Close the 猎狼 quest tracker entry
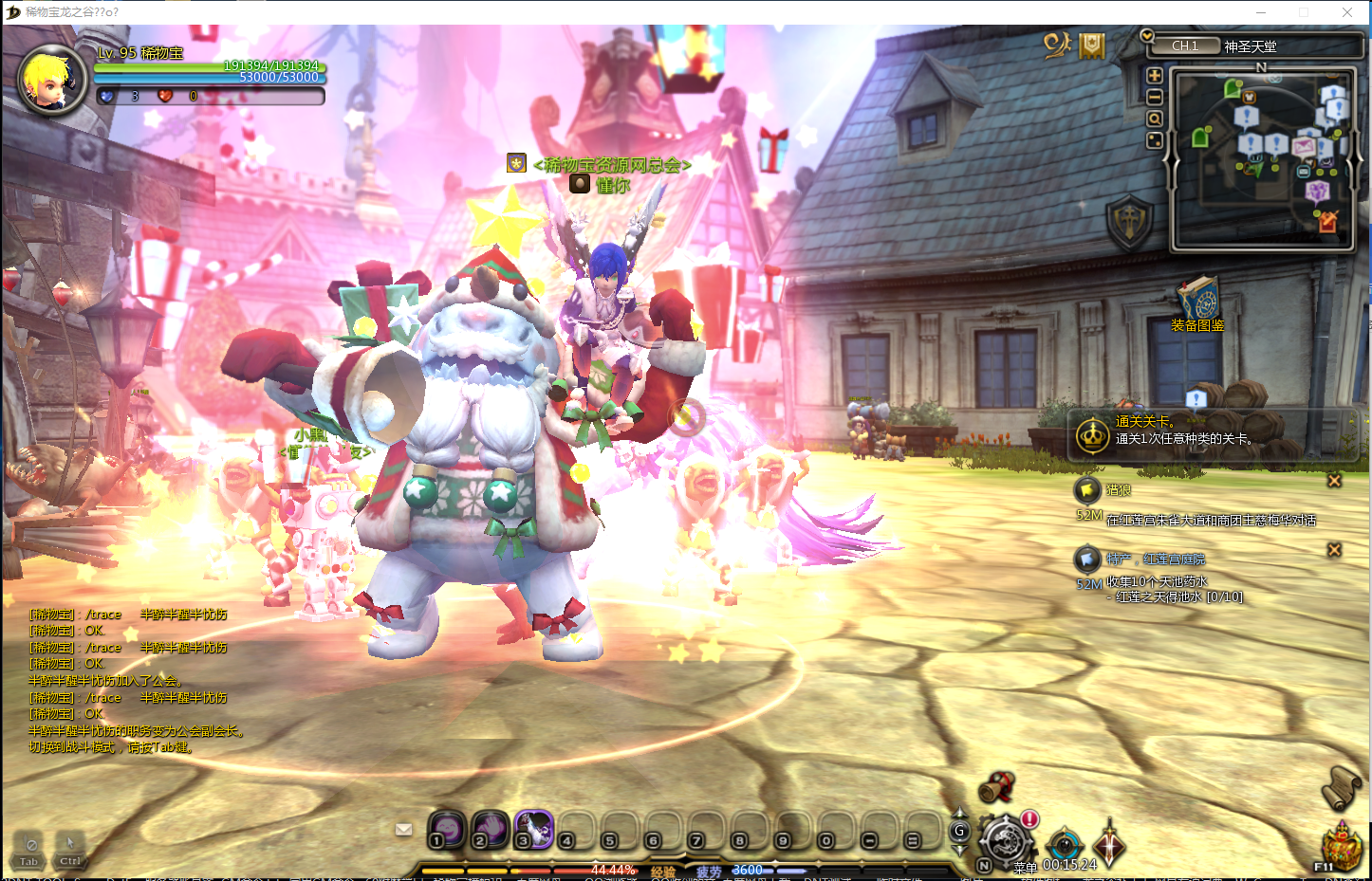1372x881 pixels. [x=1334, y=481]
